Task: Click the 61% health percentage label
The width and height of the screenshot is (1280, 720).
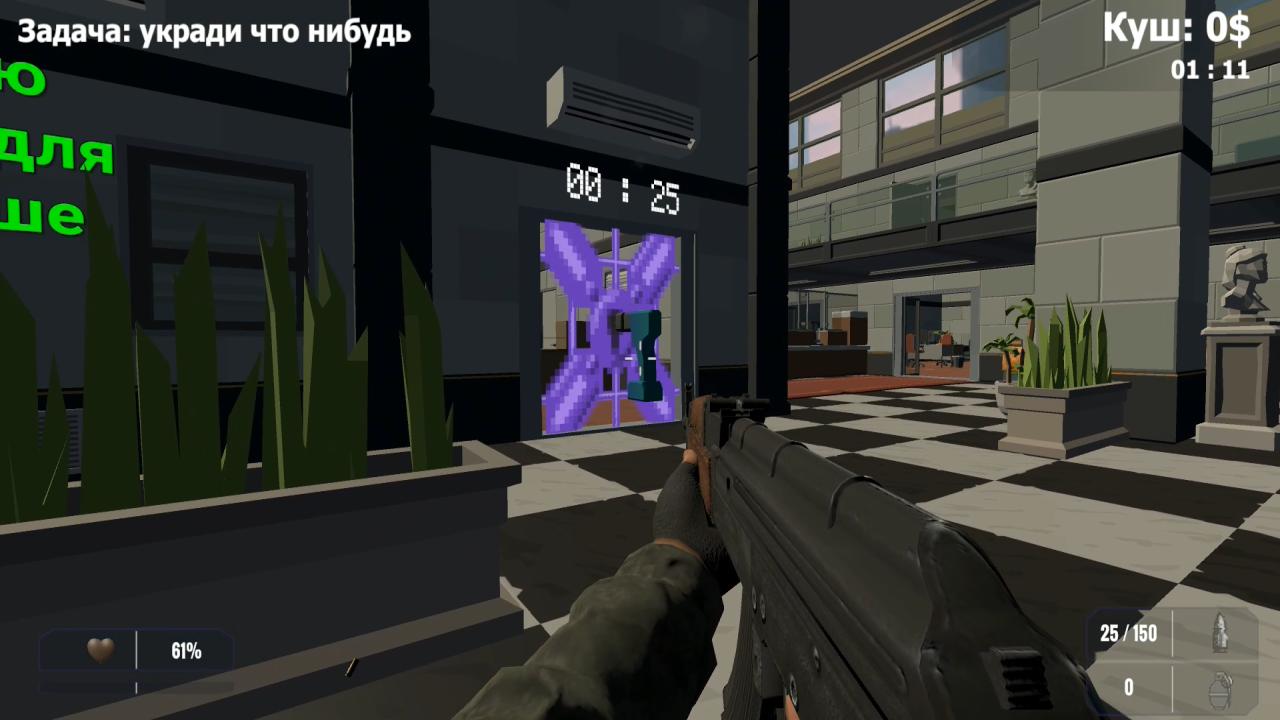Action: (188, 651)
